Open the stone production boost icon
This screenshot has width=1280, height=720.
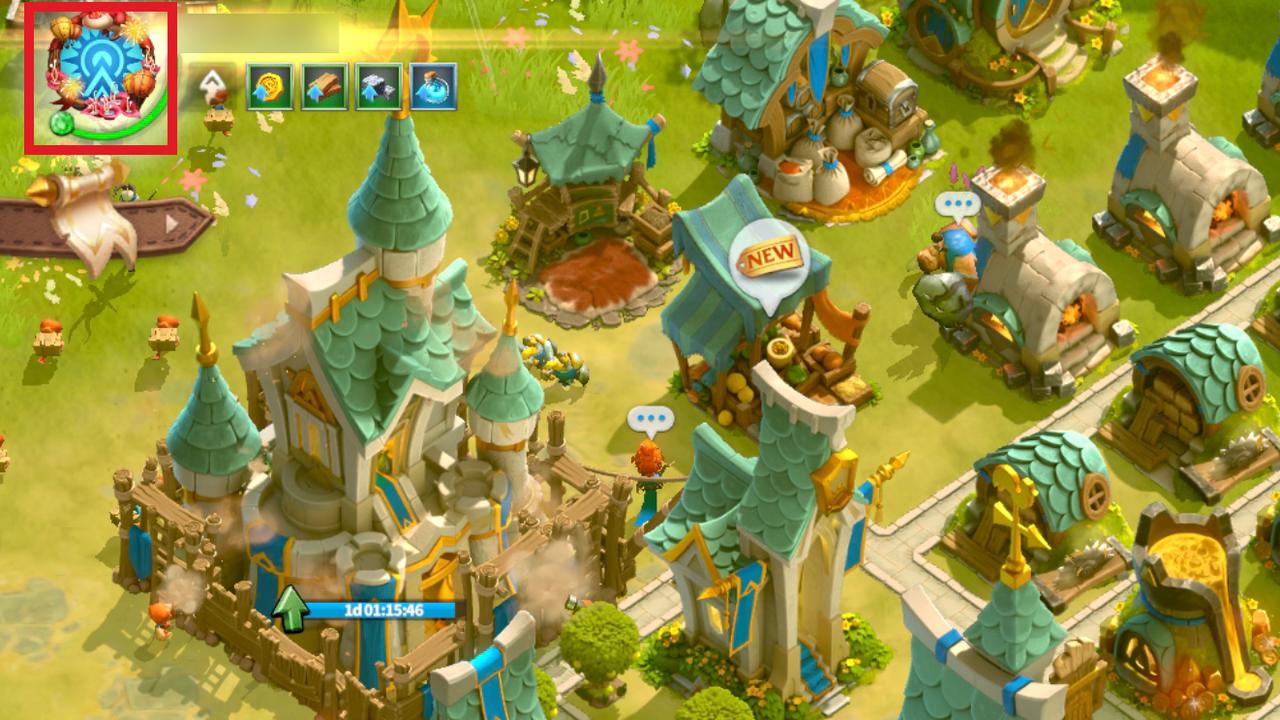[x=378, y=87]
